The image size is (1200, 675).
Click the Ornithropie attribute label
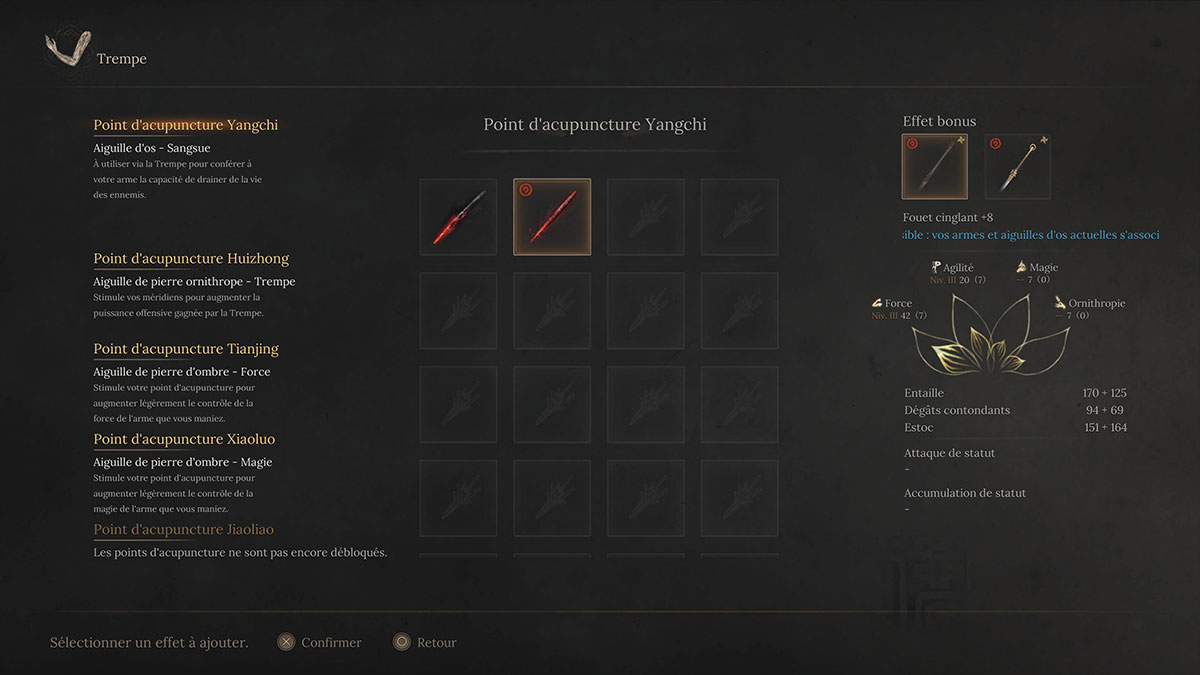click(x=1095, y=303)
